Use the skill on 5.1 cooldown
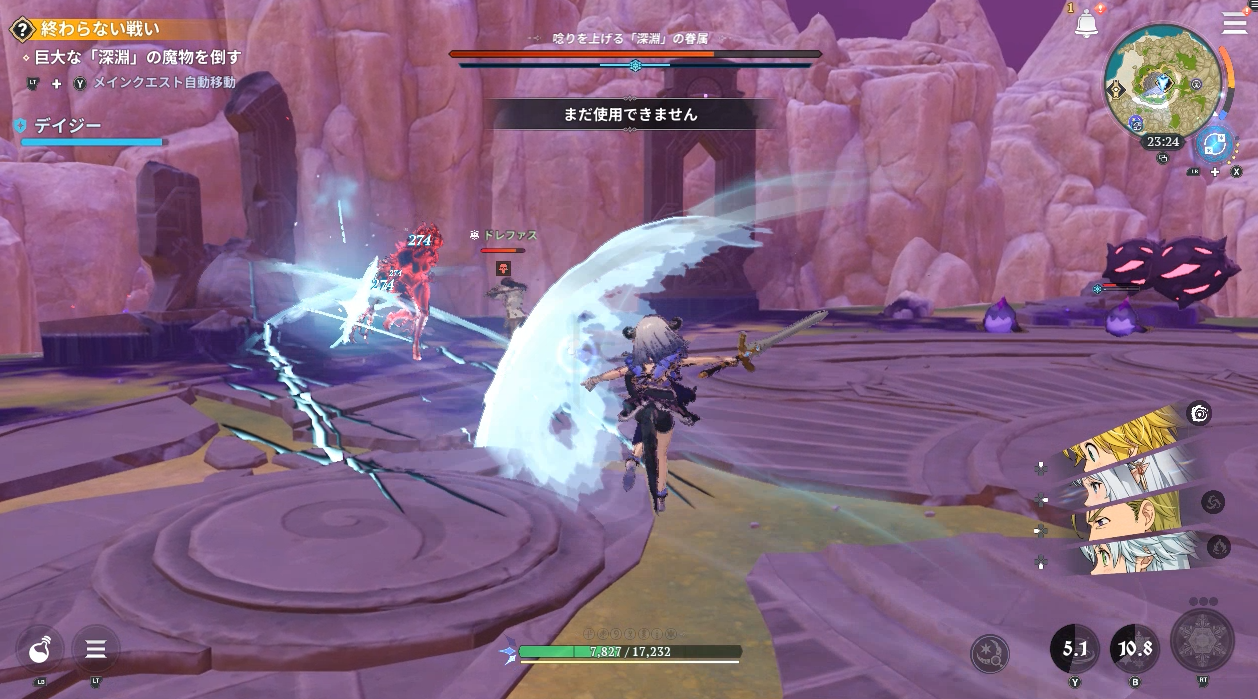 (1075, 649)
